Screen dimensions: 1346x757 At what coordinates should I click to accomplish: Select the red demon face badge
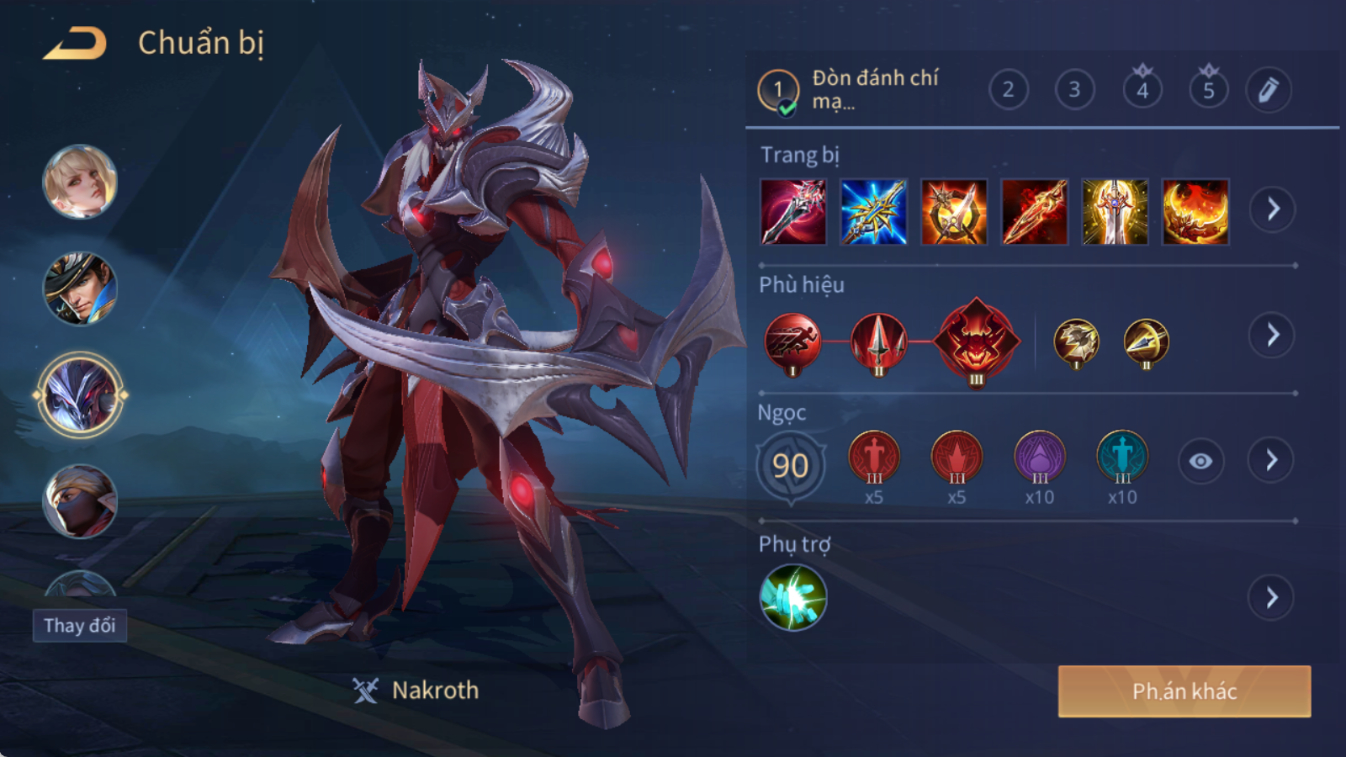[976, 341]
